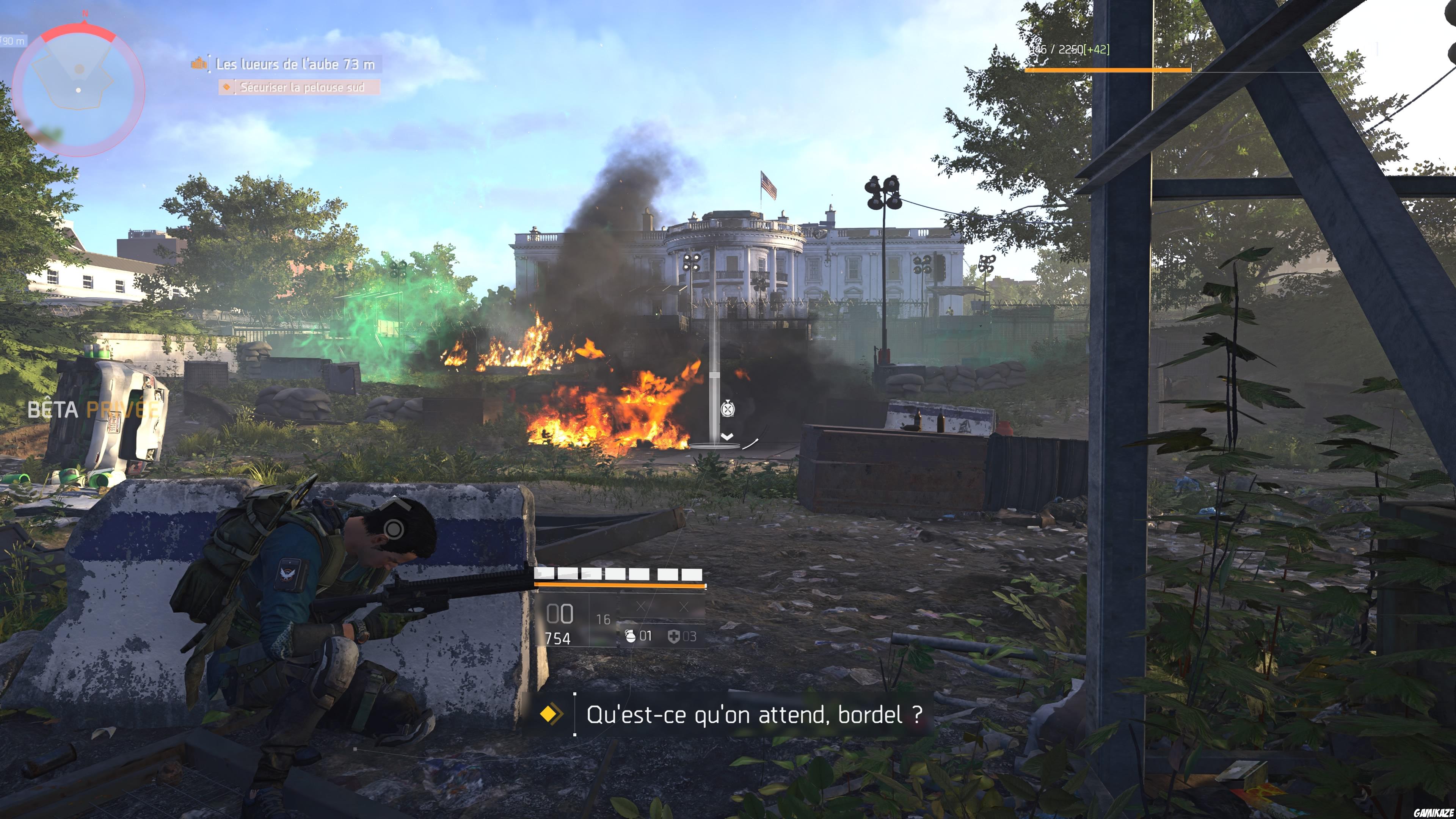The width and height of the screenshot is (1456, 819).
Task: Click the 90 m waypoint marker
Action: 11,41
